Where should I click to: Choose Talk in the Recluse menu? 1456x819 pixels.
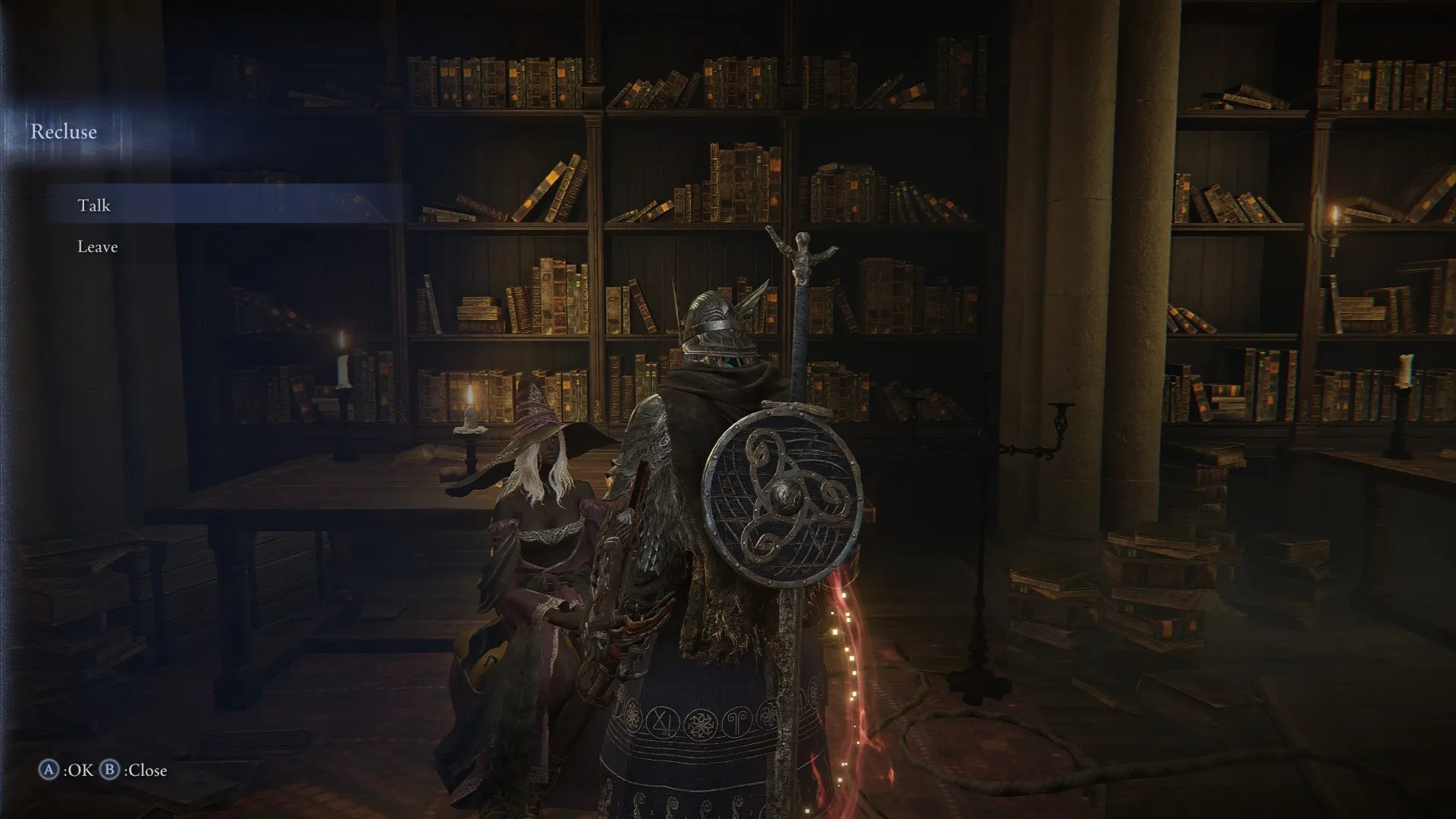click(94, 206)
